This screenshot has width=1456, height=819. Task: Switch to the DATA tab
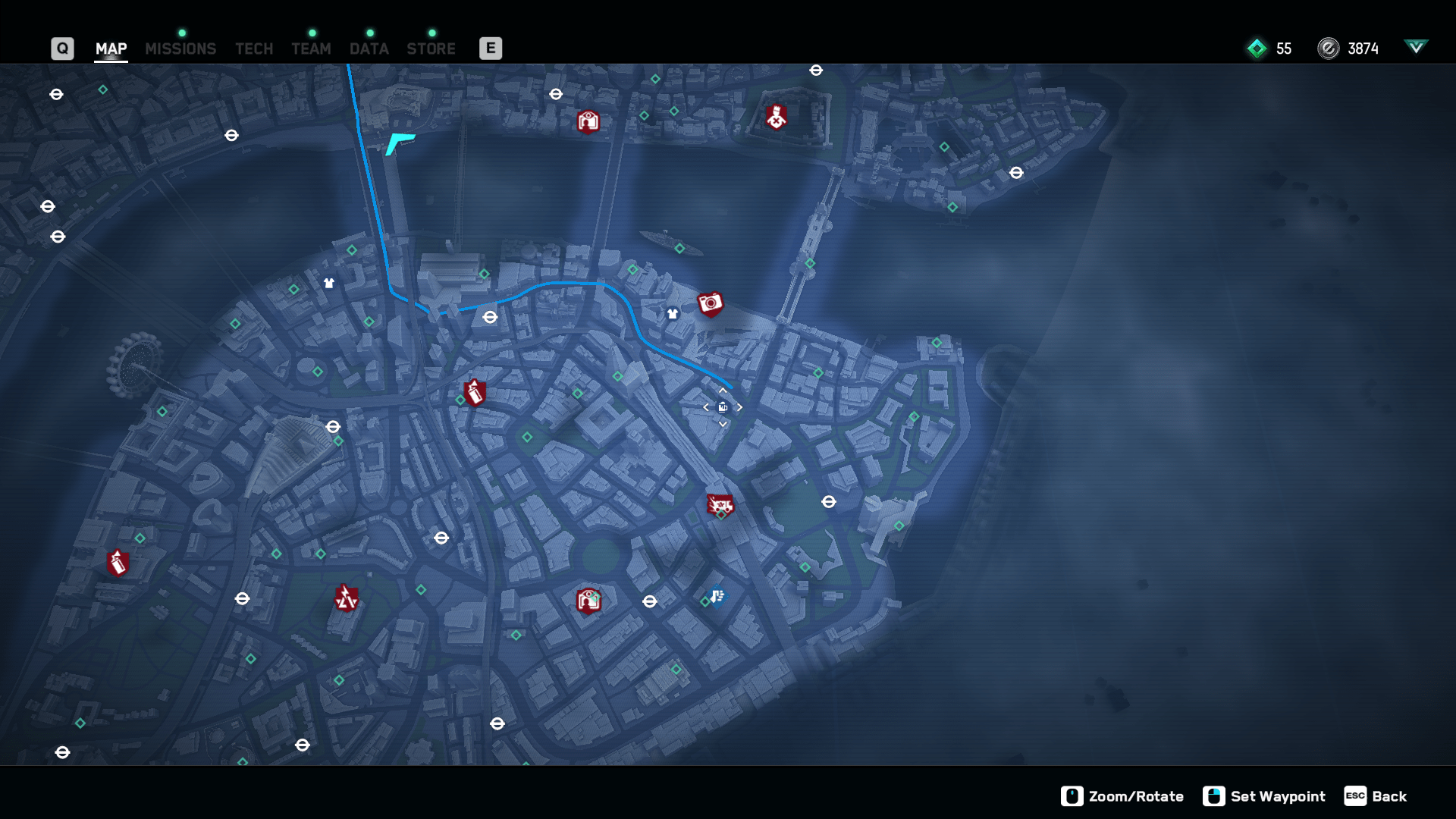pyautogui.click(x=369, y=48)
